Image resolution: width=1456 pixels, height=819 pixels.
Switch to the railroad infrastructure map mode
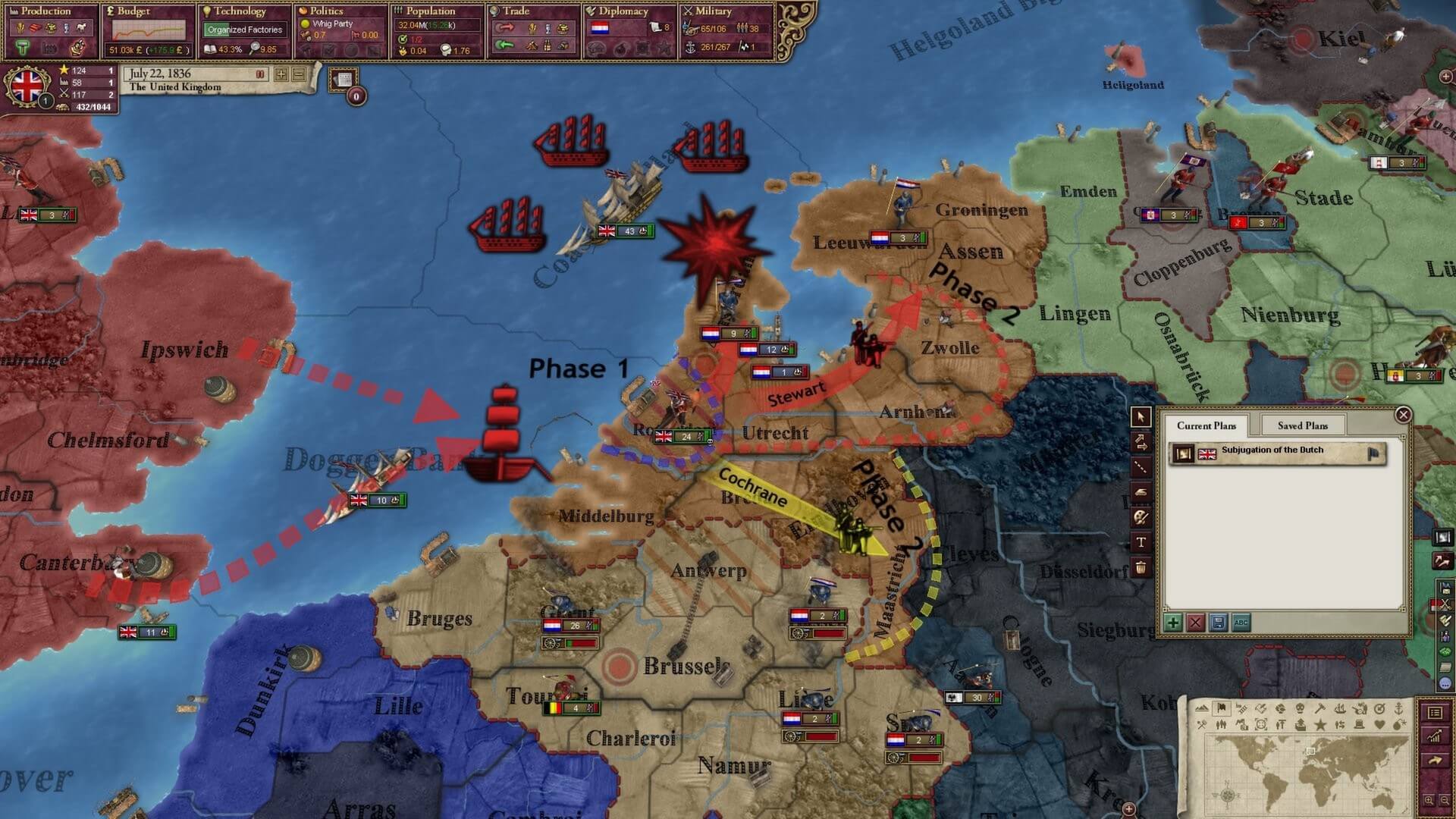pyautogui.click(x=1241, y=710)
